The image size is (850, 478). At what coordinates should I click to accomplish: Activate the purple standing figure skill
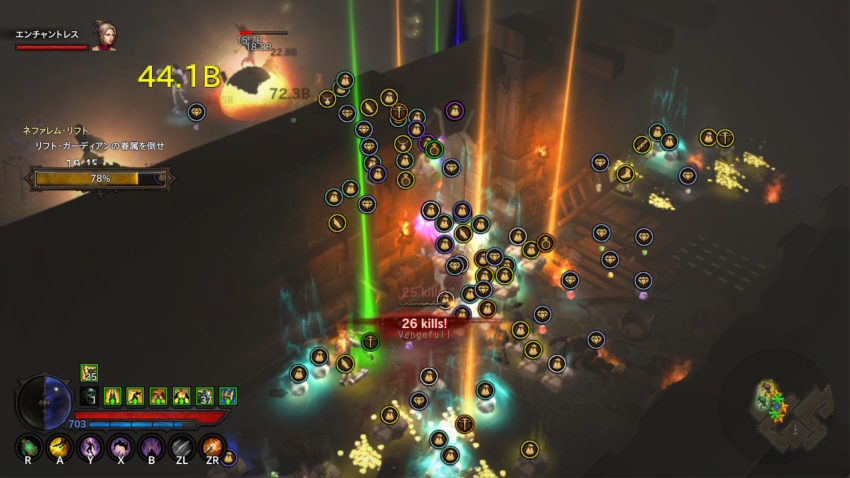90,446
